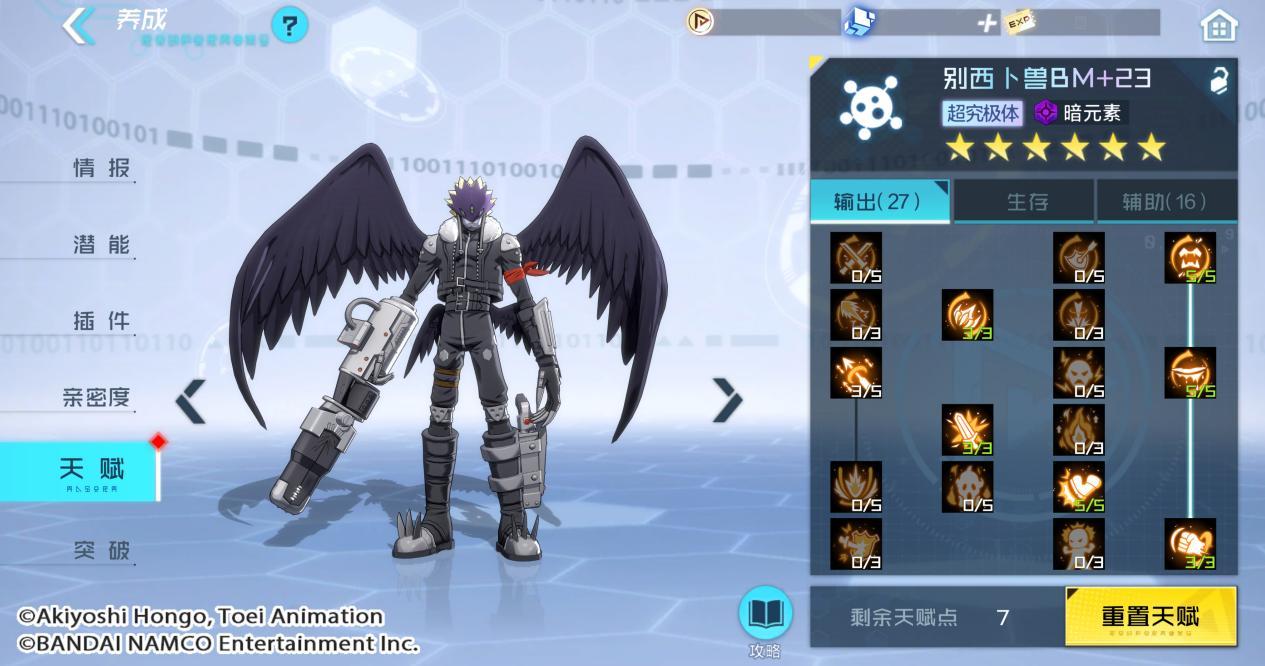The image size is (1265, 666).
Task: Open the 情报 info menu
Action: tap(101, 168)
